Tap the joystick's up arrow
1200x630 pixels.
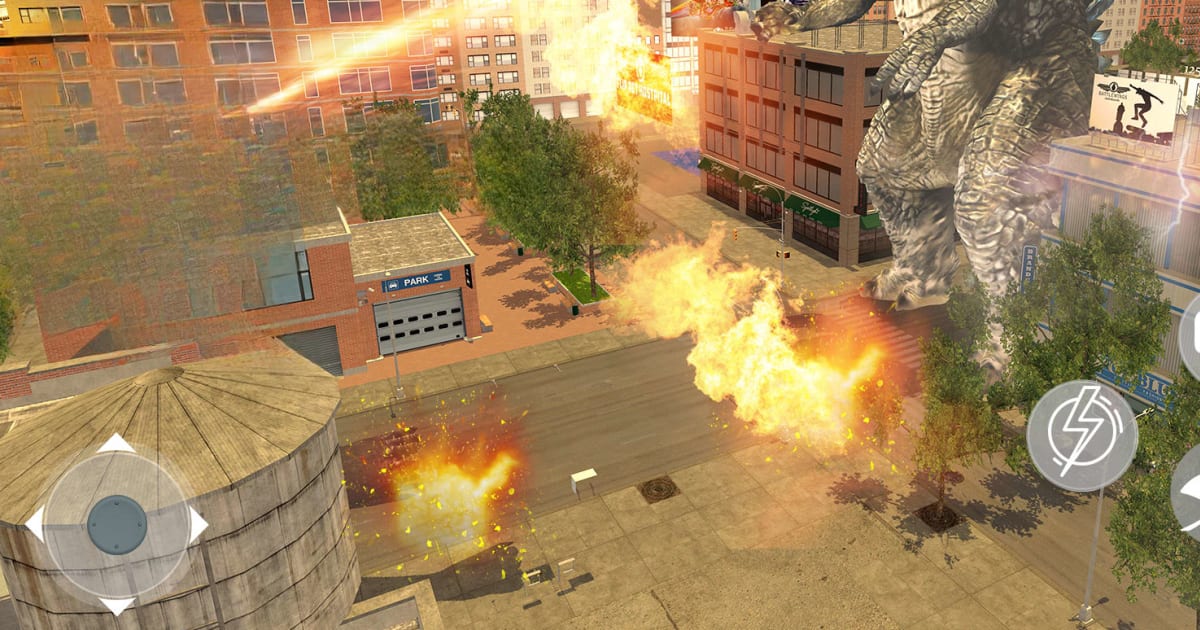(x=117, y=444)
